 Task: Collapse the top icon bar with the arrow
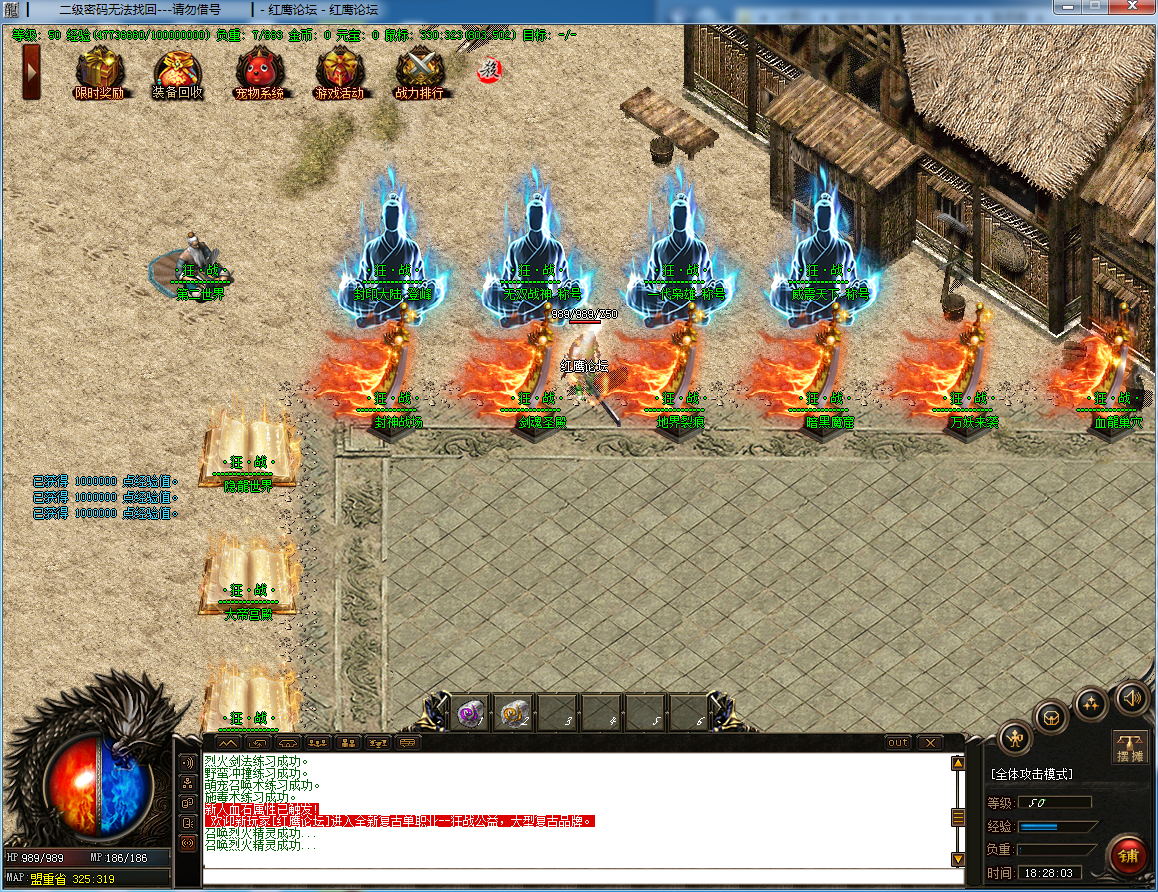point(32,72)
